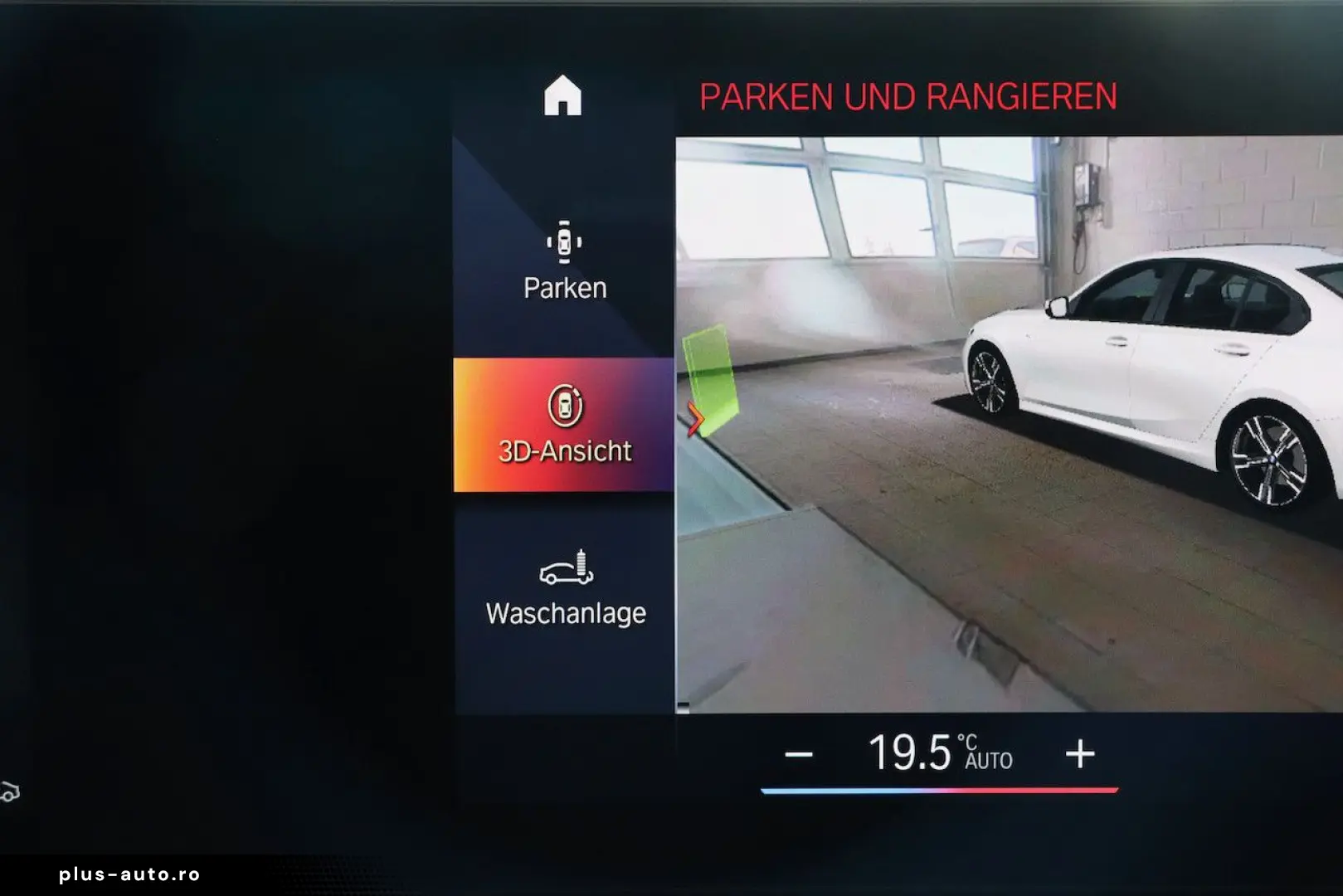Tap the red arrow on the camera view edge
Image resolution: width=1343 pixels, height=896 pixels.
pos(694,420)
